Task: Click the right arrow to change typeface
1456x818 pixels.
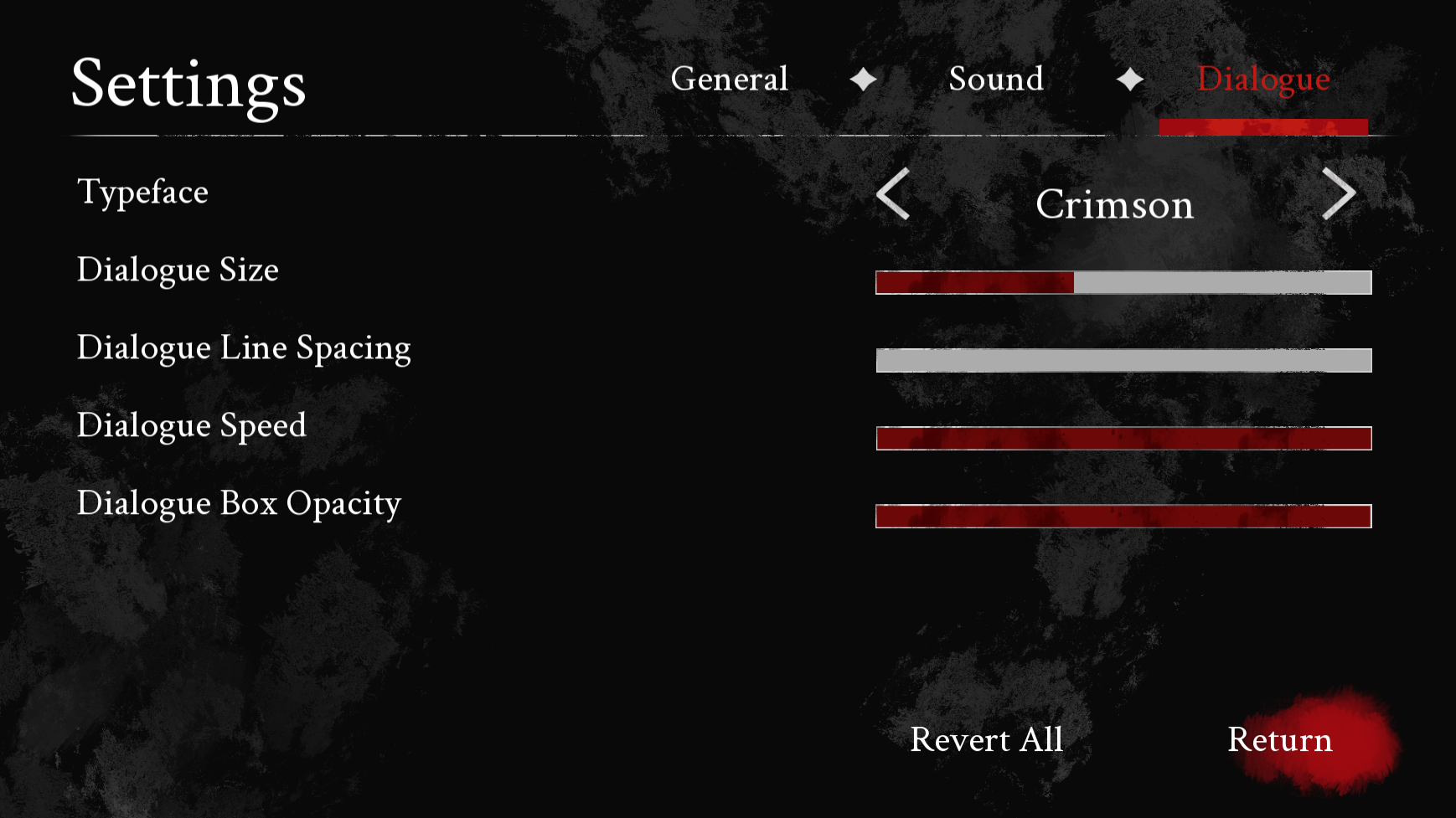Action: point(1340,194)
